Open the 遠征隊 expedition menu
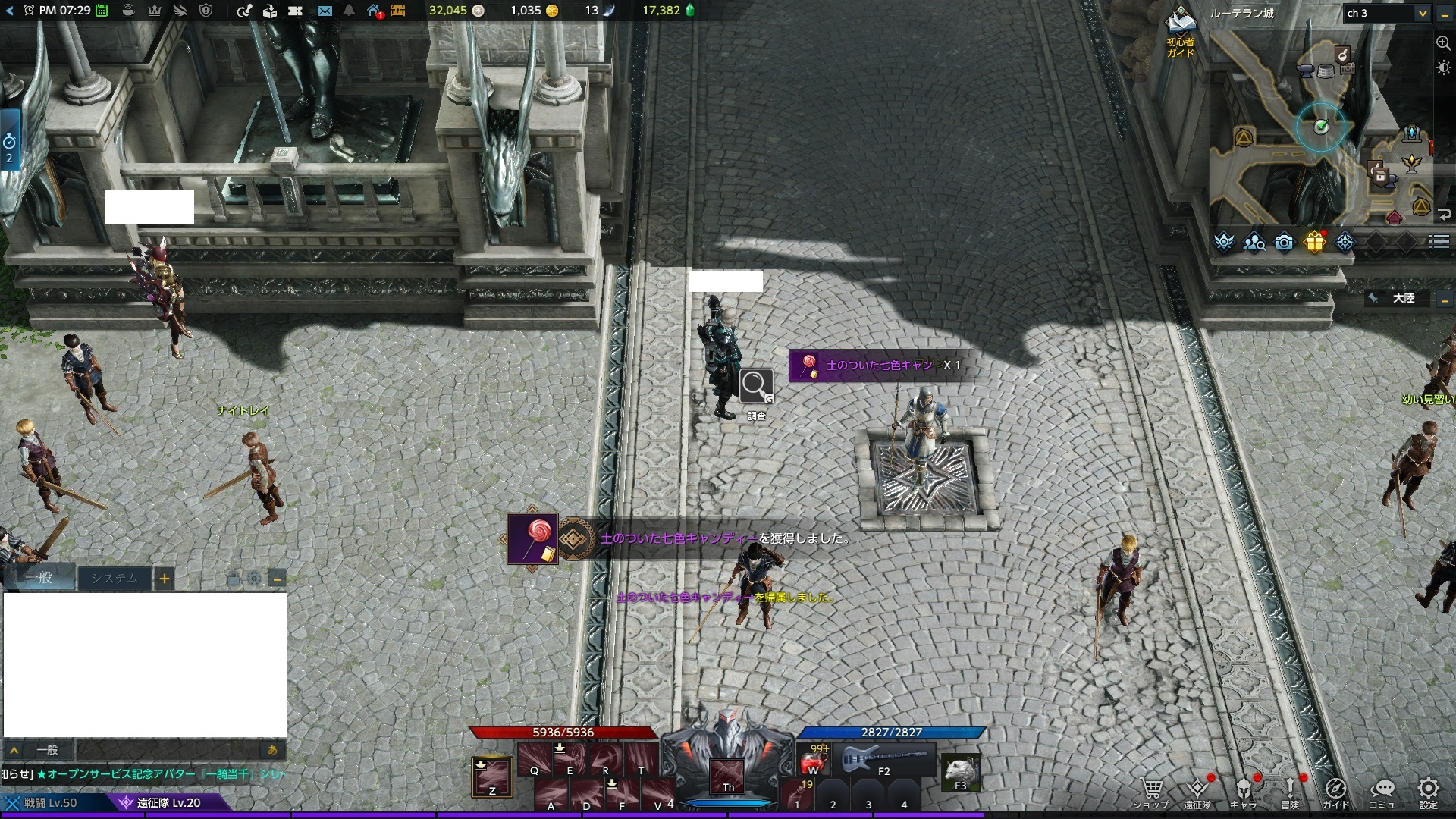This screenshot has height=819, width=1456. pos(1197,791)
